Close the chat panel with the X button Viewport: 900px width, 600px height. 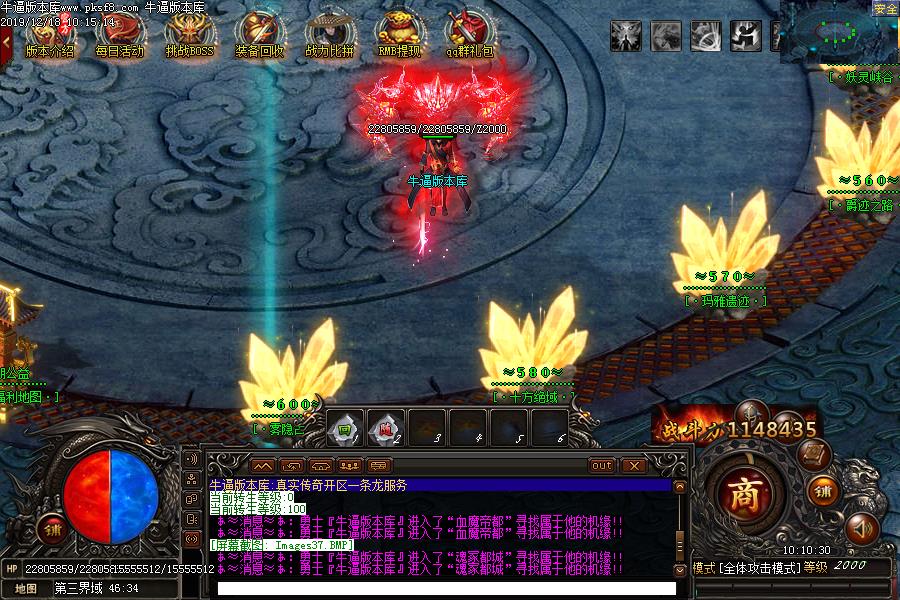click(632, 466)
